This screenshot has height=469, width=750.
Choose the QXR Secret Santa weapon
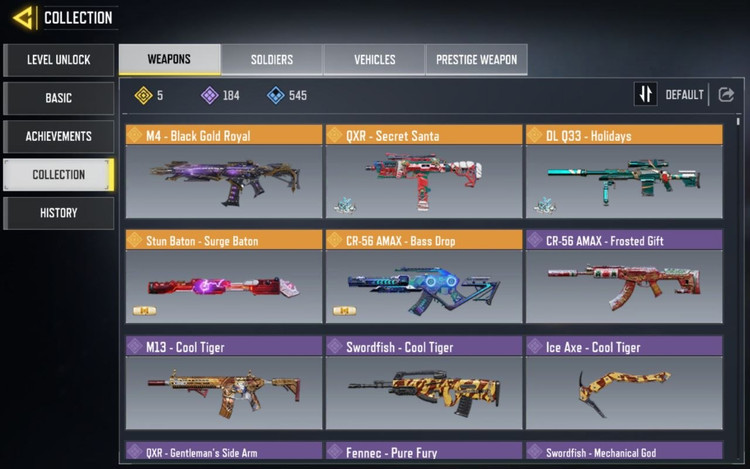424,172
